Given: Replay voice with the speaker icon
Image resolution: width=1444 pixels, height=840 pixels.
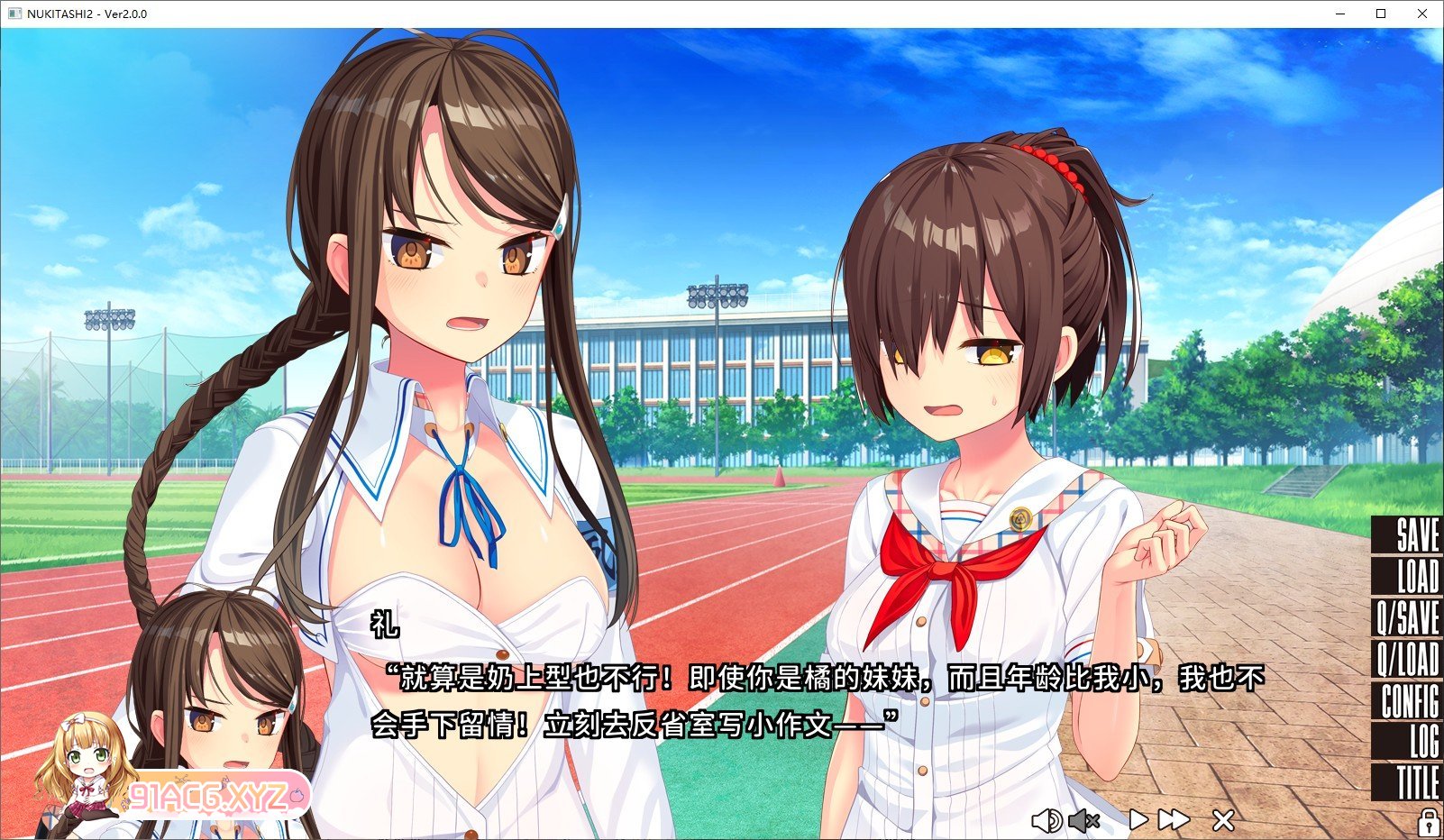Looking at the screenshot, I should click(1046, 820).
